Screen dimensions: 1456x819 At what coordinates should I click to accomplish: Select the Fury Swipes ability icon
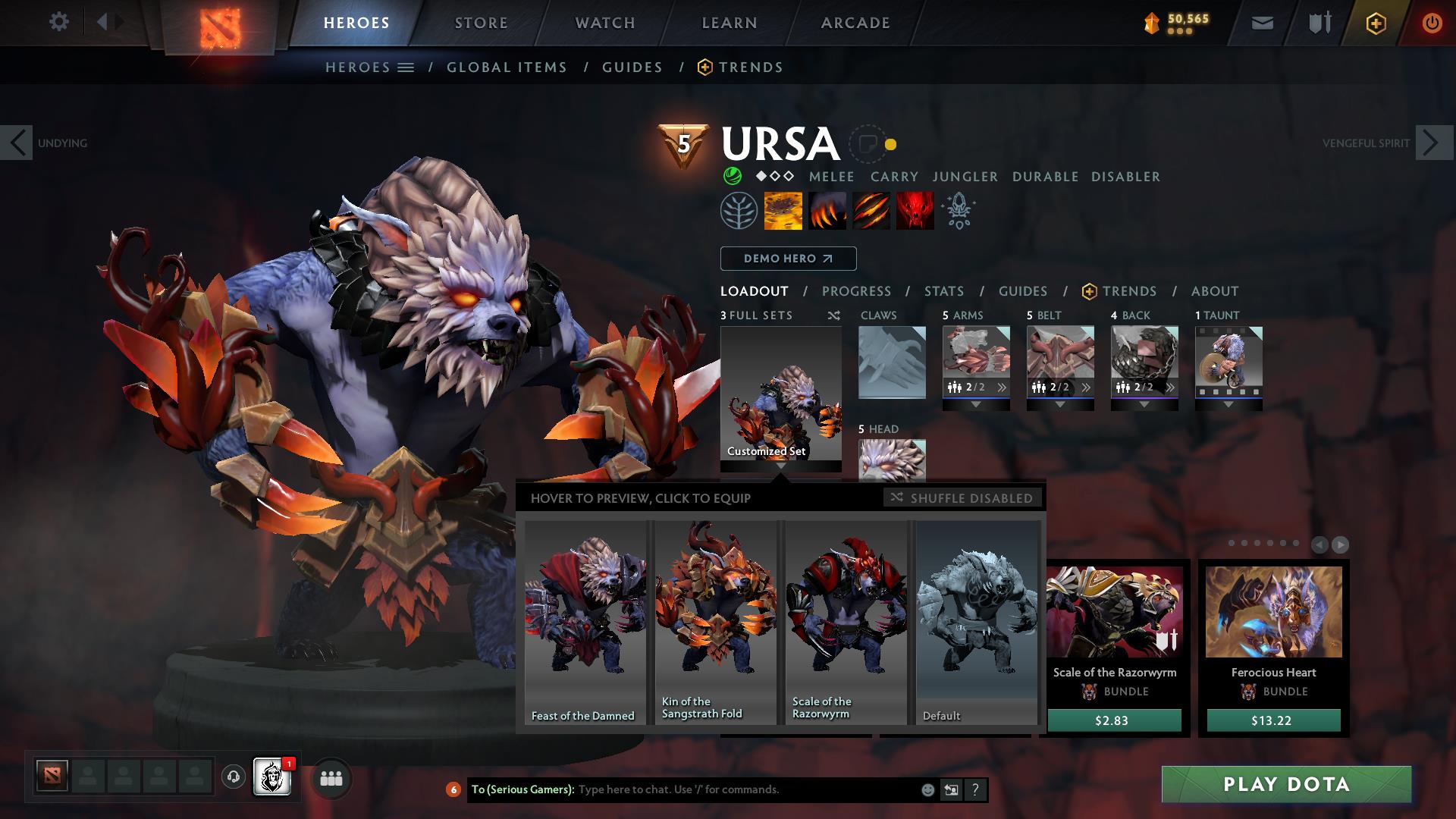(872, 212)
